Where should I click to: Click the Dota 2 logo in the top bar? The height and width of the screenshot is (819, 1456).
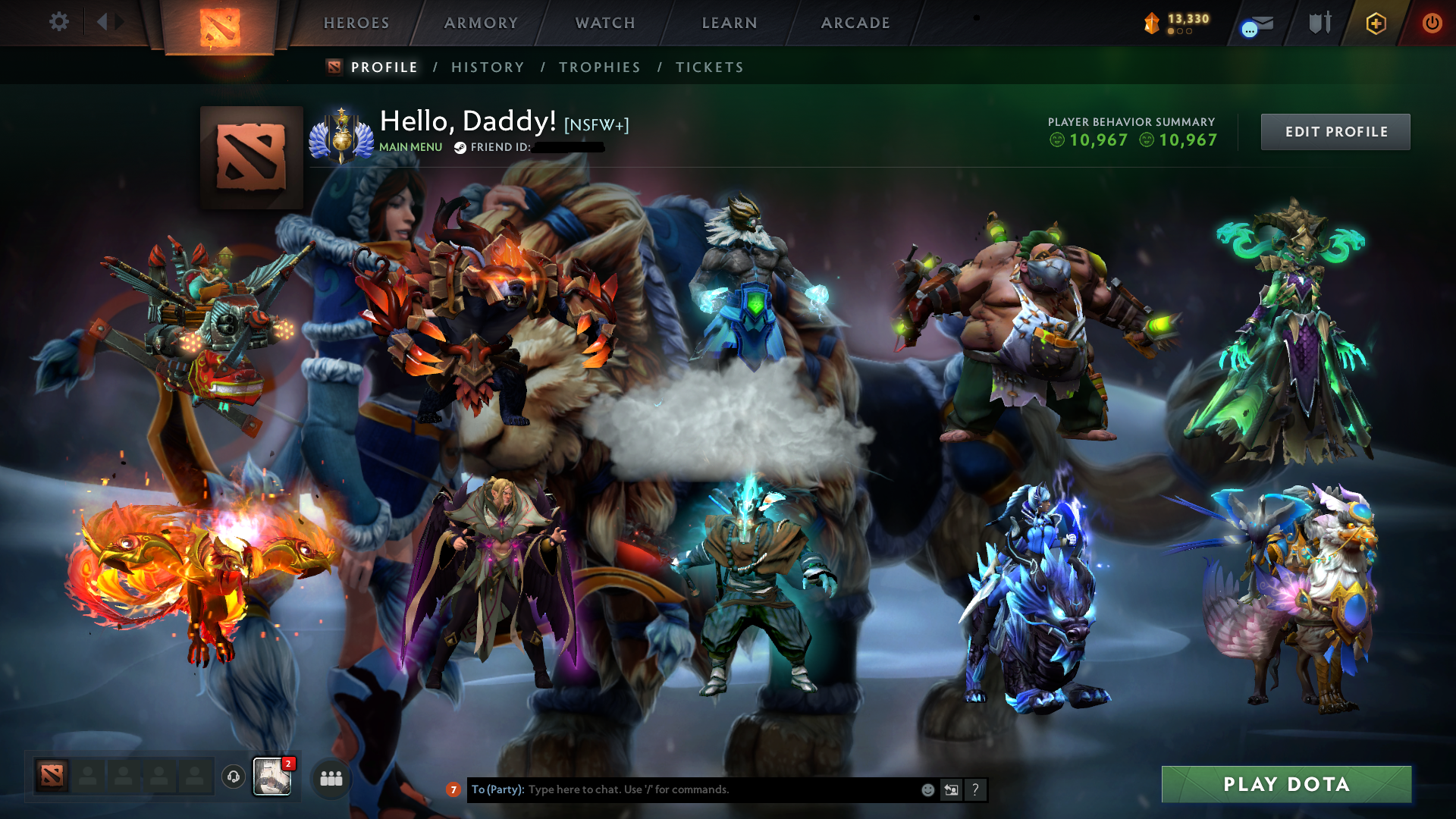(x=218, y=24)
